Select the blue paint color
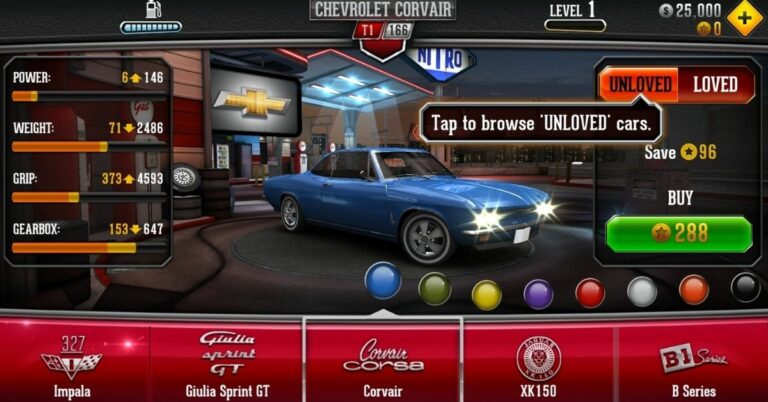 [x=383, y=280]
